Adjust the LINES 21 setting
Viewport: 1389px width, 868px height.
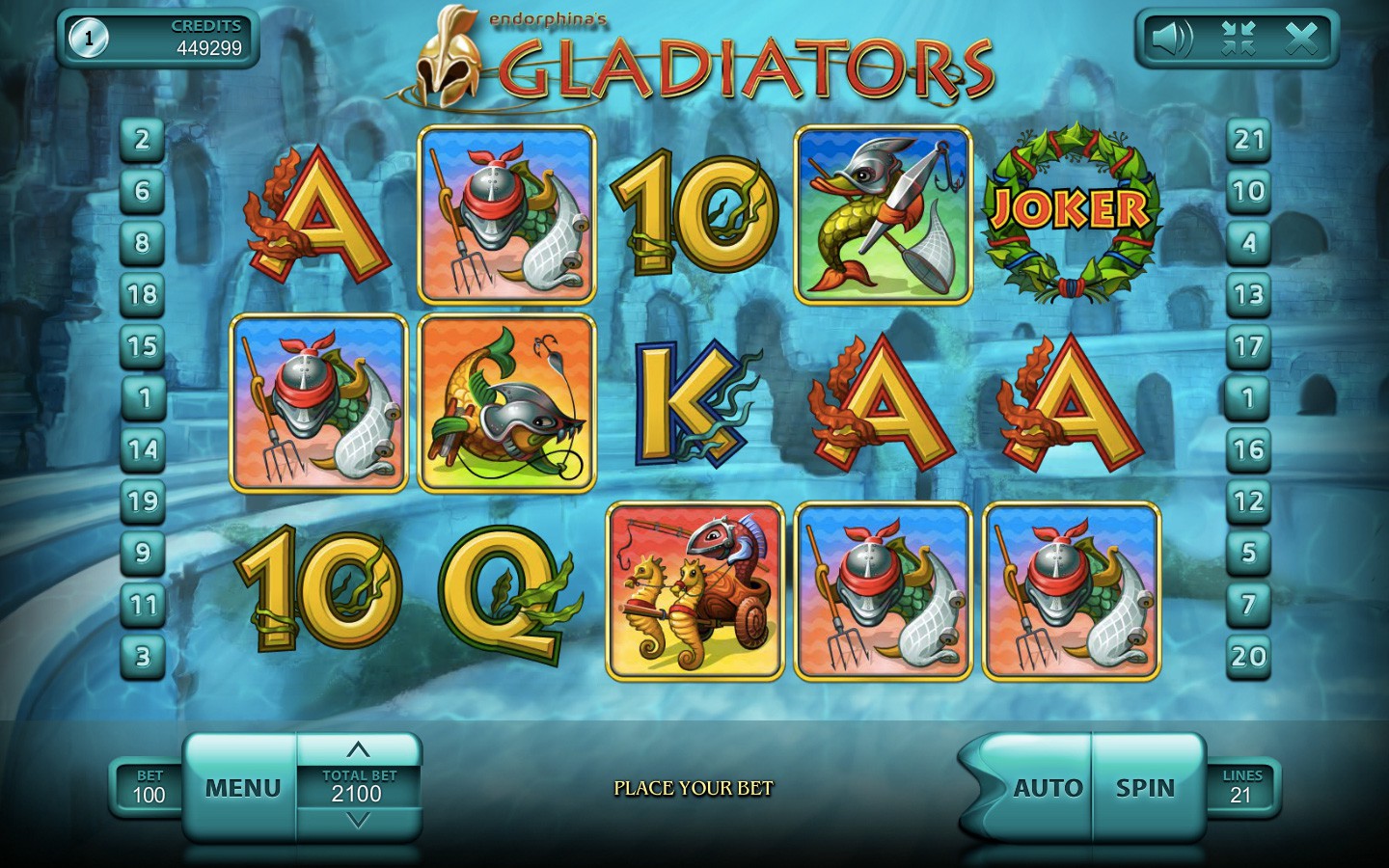click(1241, 788)
